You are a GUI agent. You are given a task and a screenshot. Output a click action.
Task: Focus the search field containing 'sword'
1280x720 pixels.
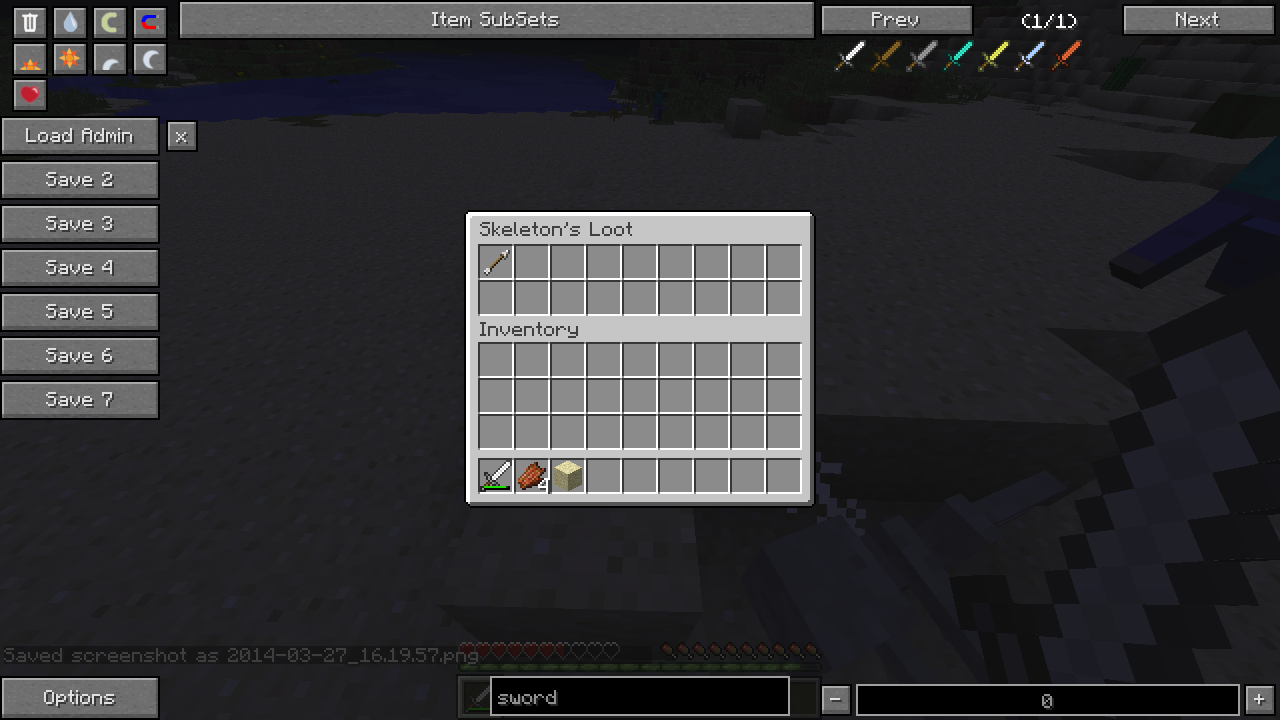(640, 698)
